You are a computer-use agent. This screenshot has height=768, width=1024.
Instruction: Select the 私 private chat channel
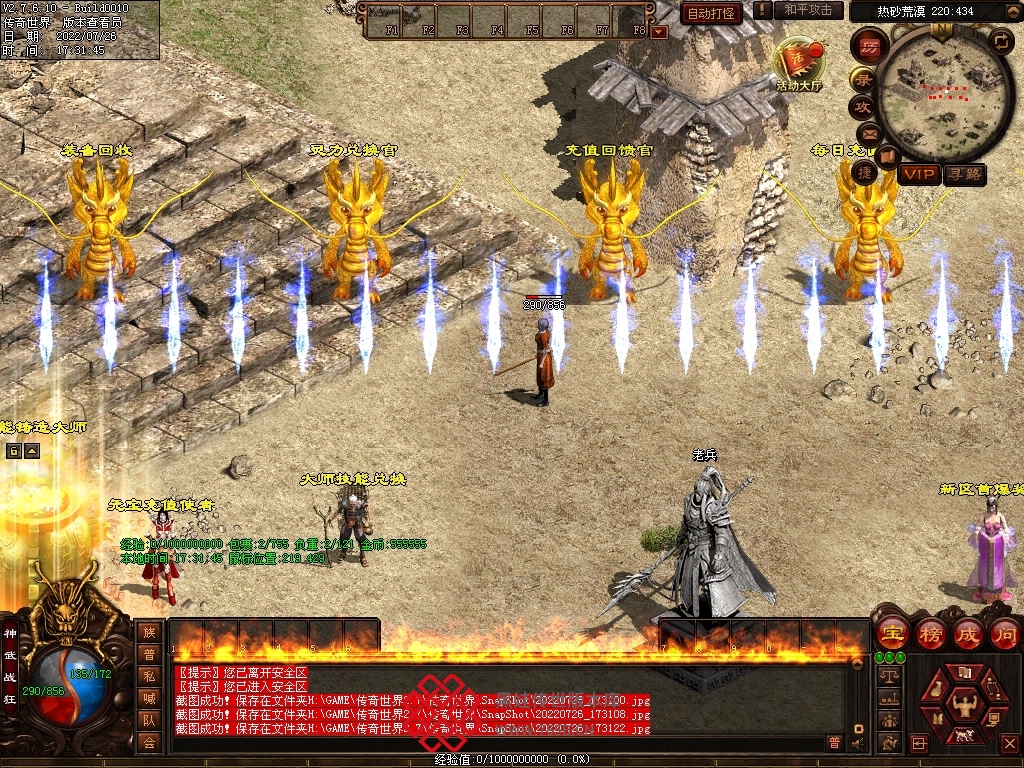tap(149, 676)
